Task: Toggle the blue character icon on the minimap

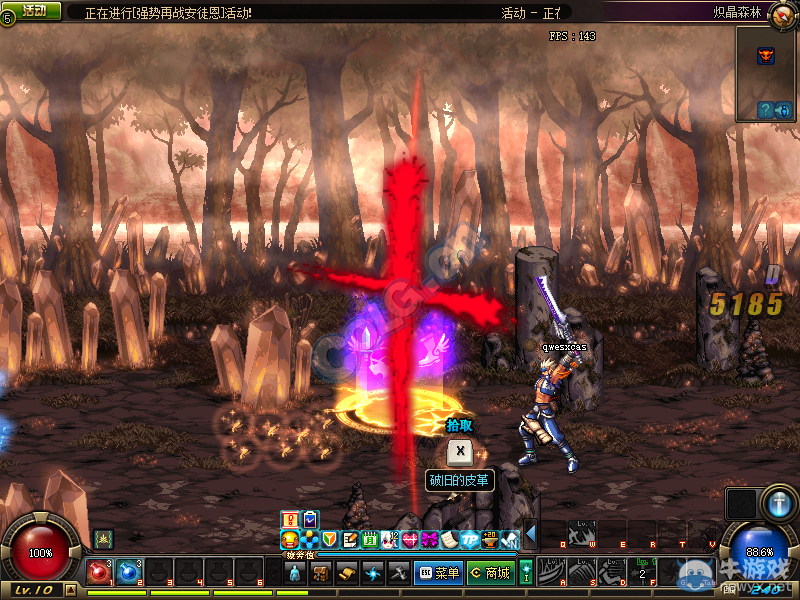Action: 785,110
